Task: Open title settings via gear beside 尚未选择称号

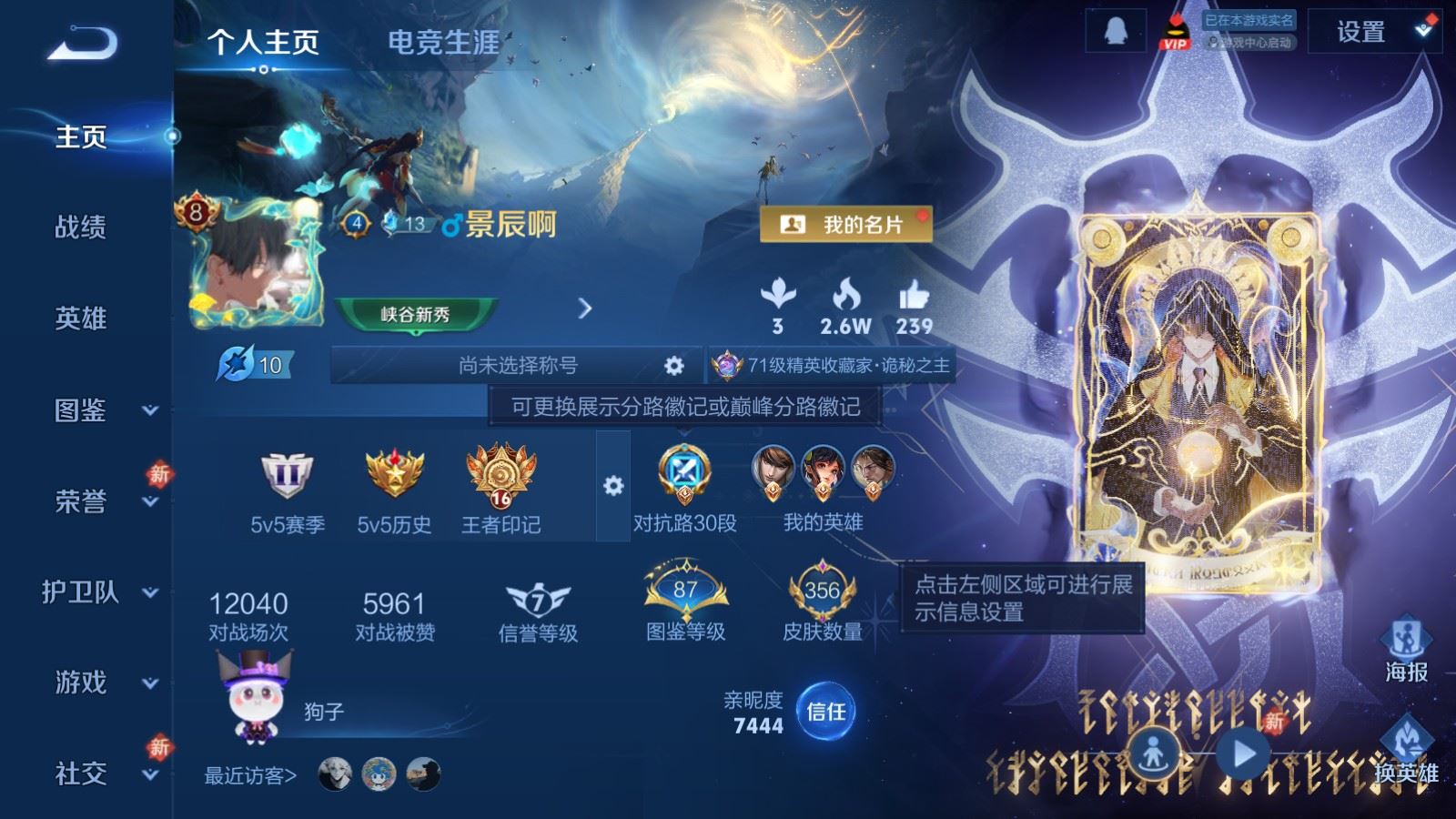Action: click(x=672, y=366)
